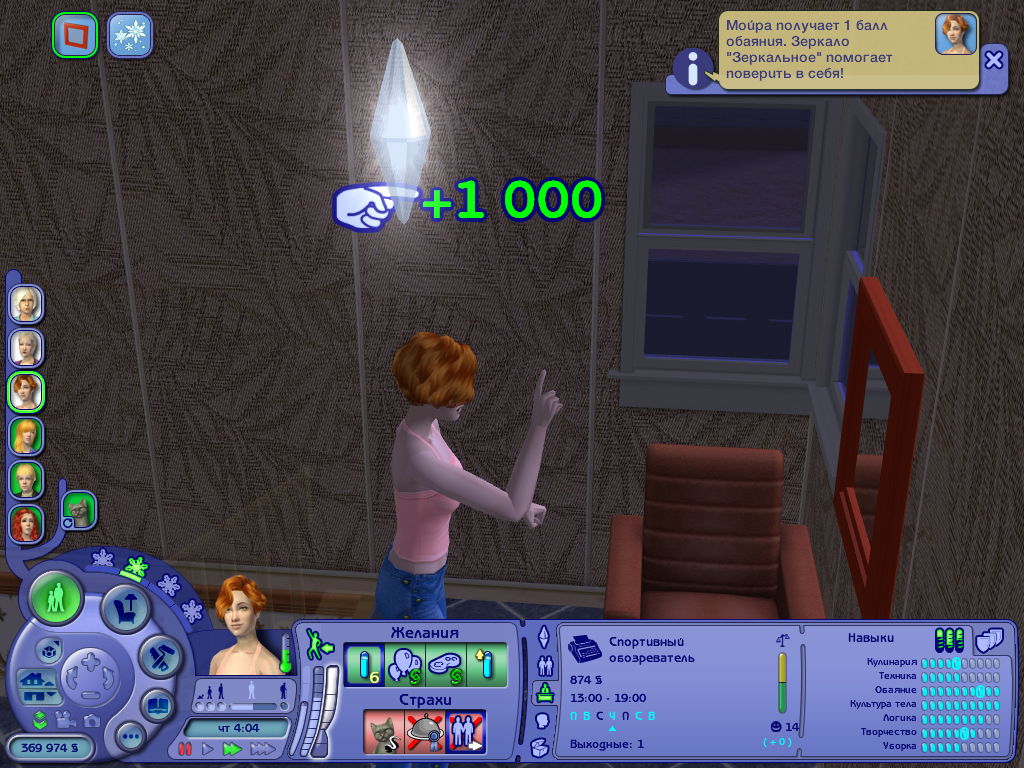This screenshot has height=768, width=1024.
Task: Open Build Mode with the paint roller icon
Action: (x=158, y=656)
